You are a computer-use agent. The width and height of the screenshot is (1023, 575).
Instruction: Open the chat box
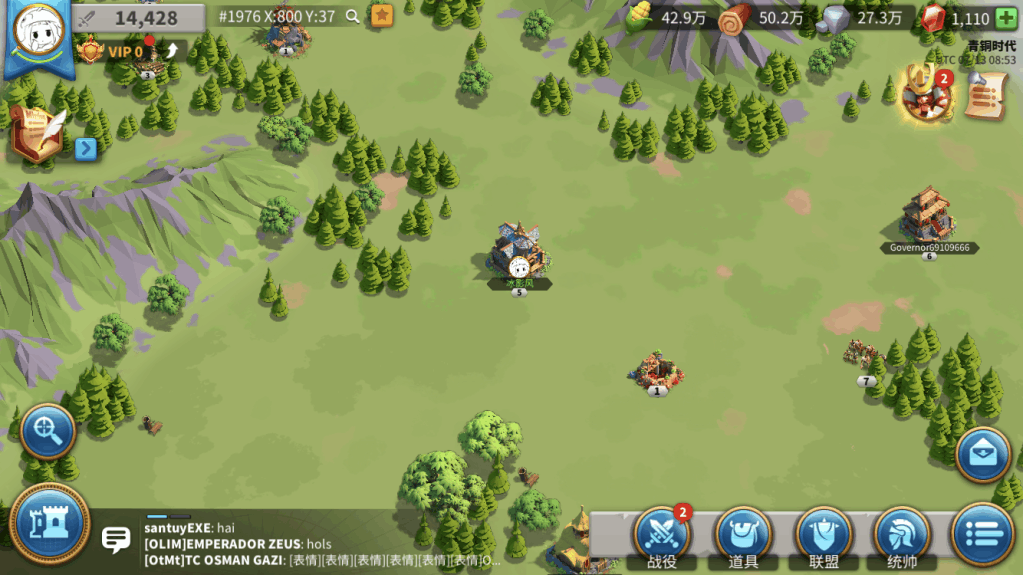pyautogui.click(x=117, y=541)
